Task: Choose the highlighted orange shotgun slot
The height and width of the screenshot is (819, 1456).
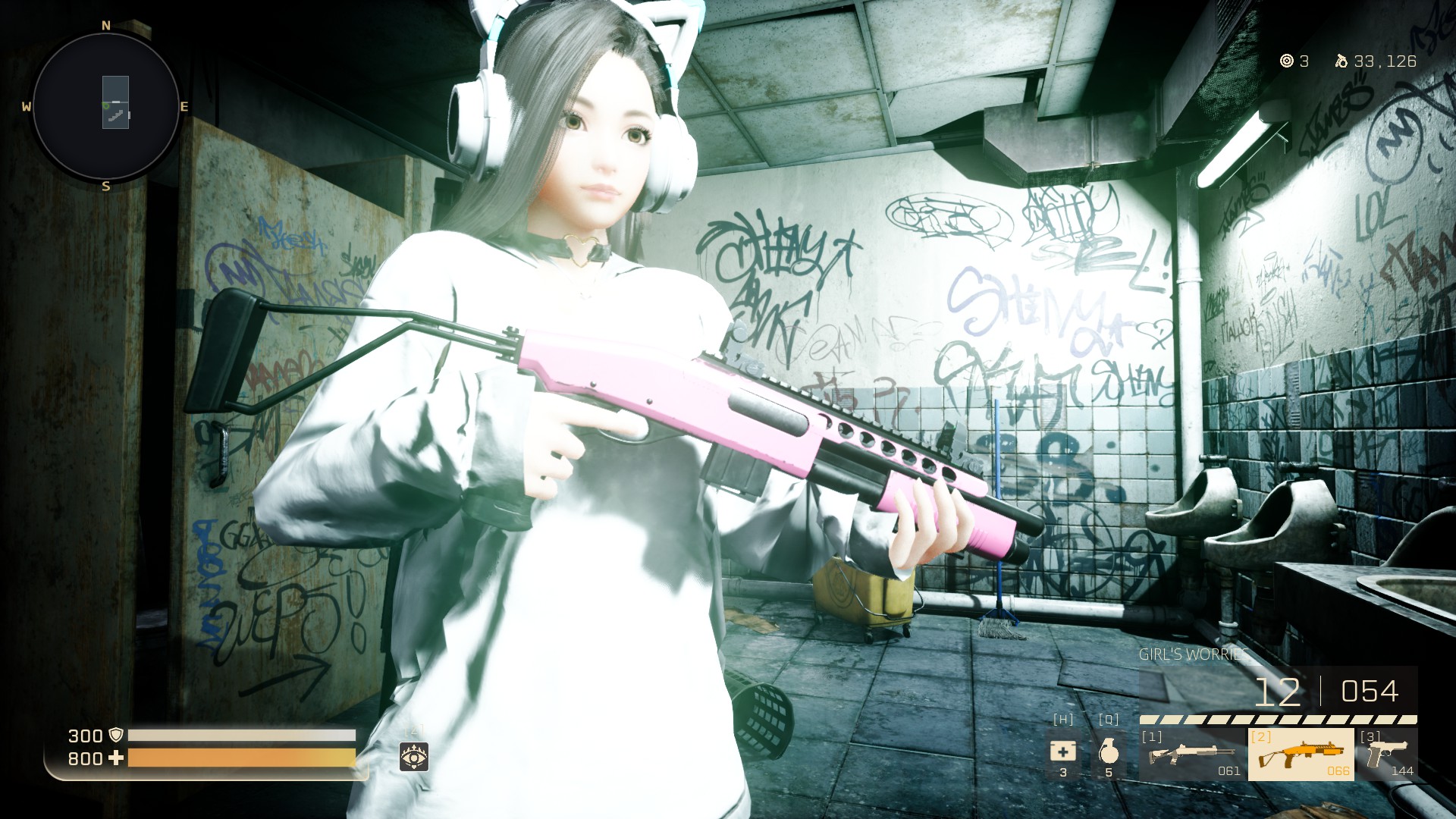Action: coord(1301,755)
